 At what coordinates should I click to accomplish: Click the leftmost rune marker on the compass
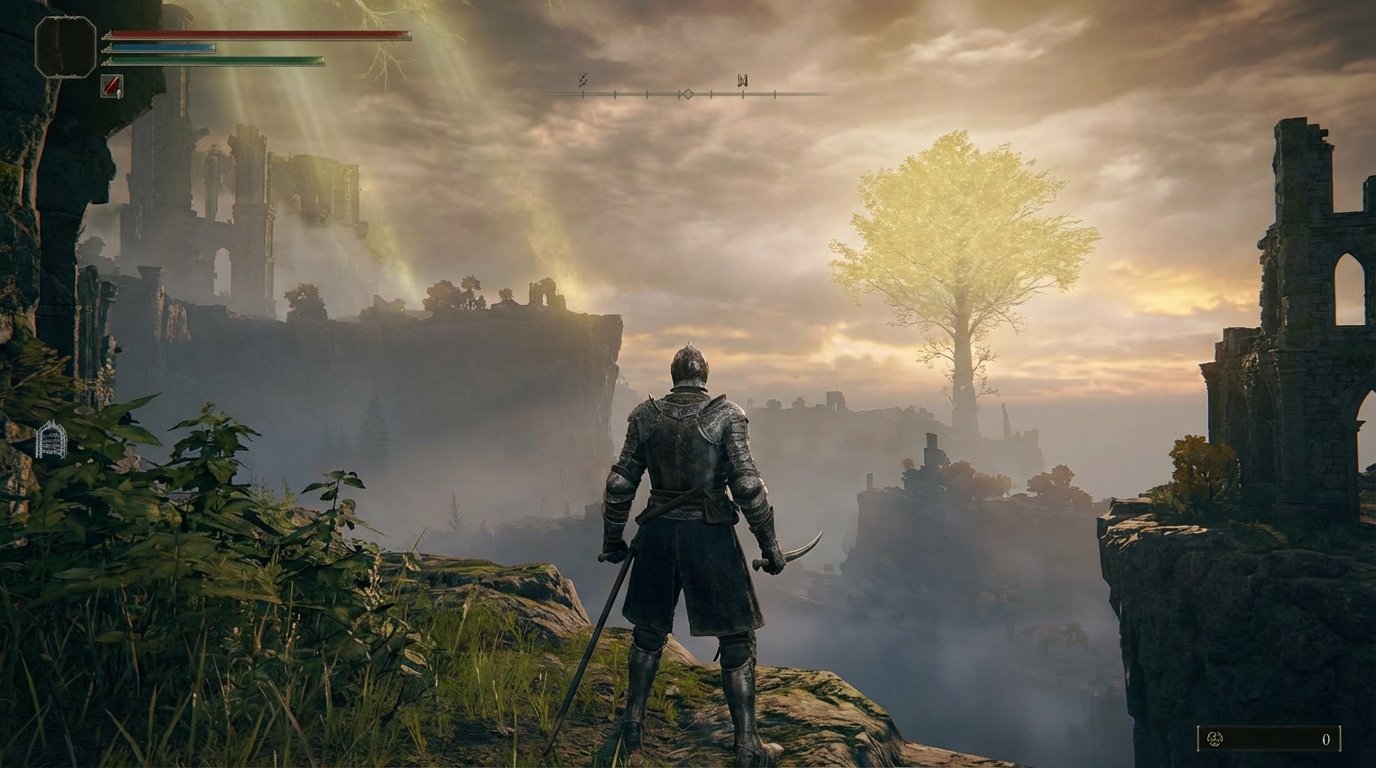(582, 79)
